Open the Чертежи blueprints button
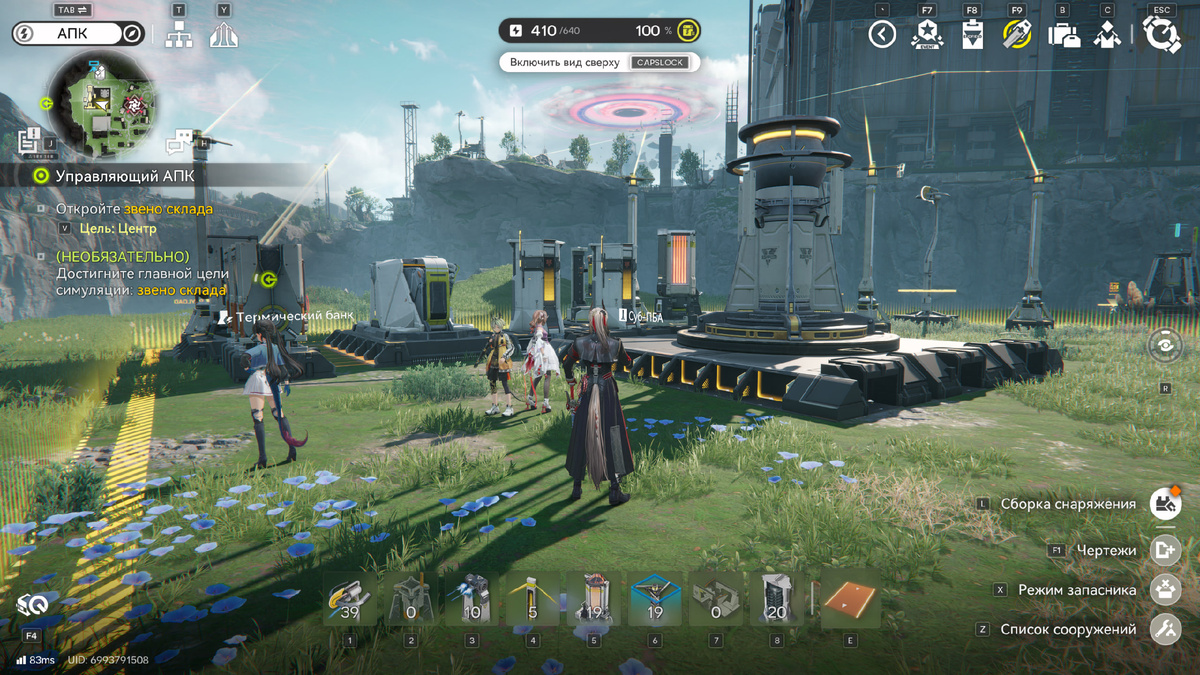 point(1165,550)
